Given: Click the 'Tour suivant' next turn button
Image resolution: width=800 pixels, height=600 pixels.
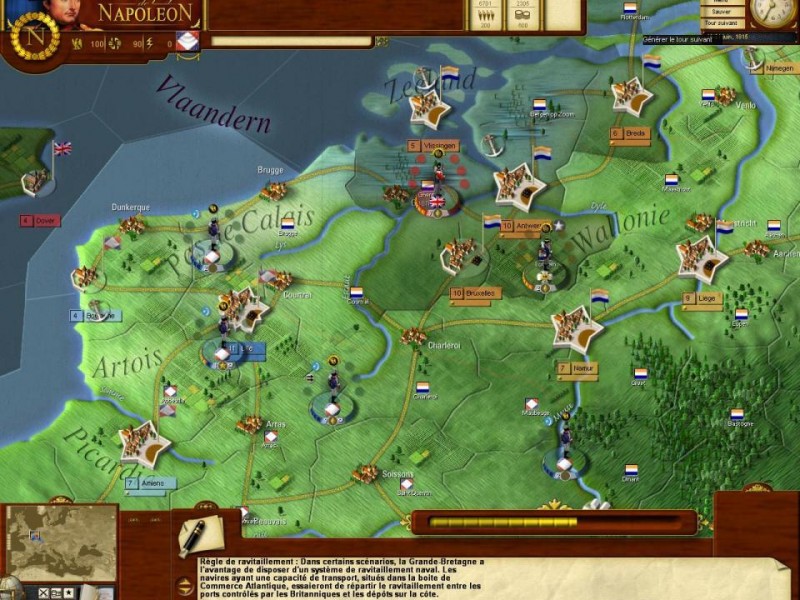Looking at the screenshot, I should click(718, 21).
